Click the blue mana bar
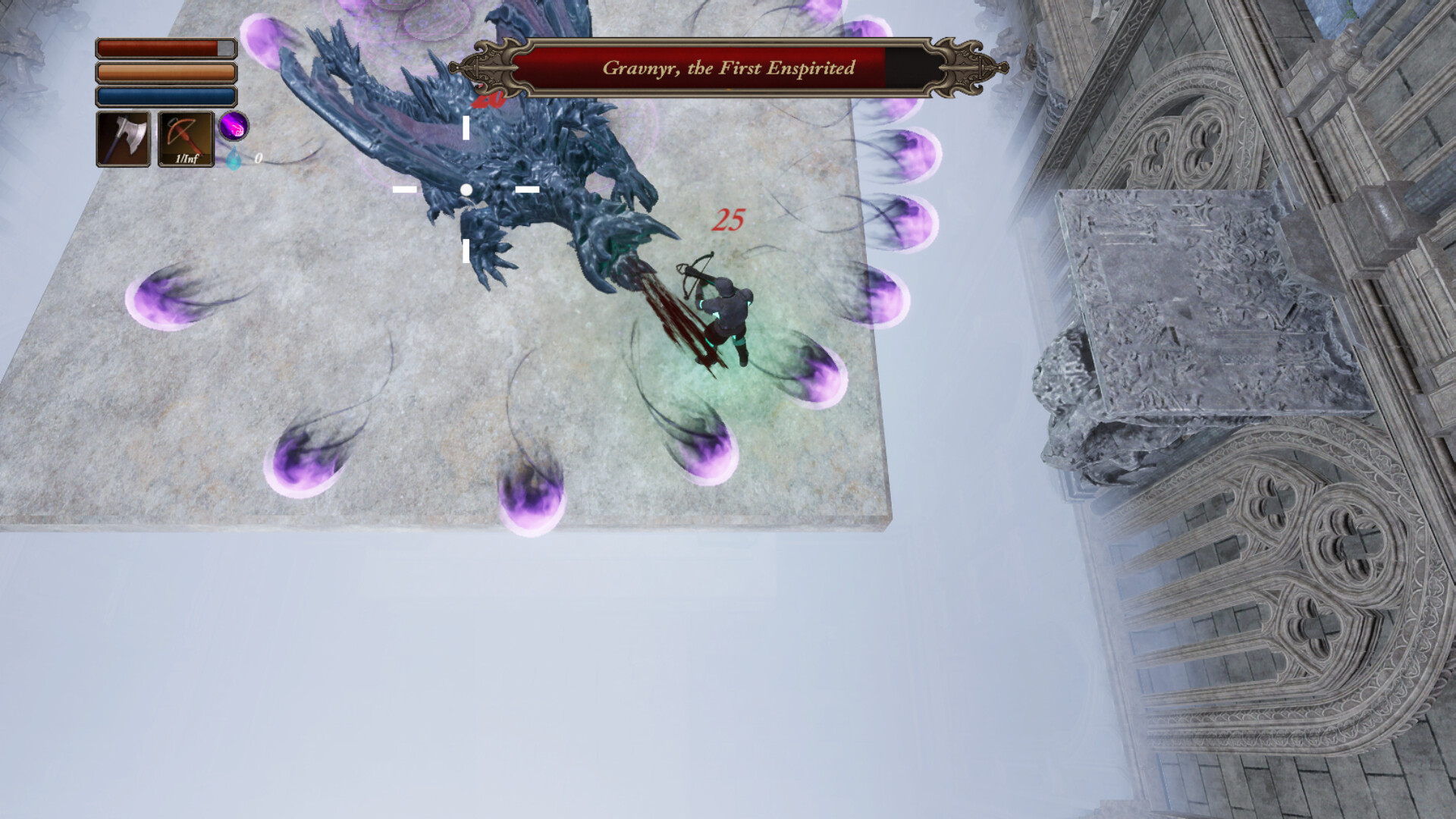The height and width of the screenshot is (819, 1456). coord(155,97)
